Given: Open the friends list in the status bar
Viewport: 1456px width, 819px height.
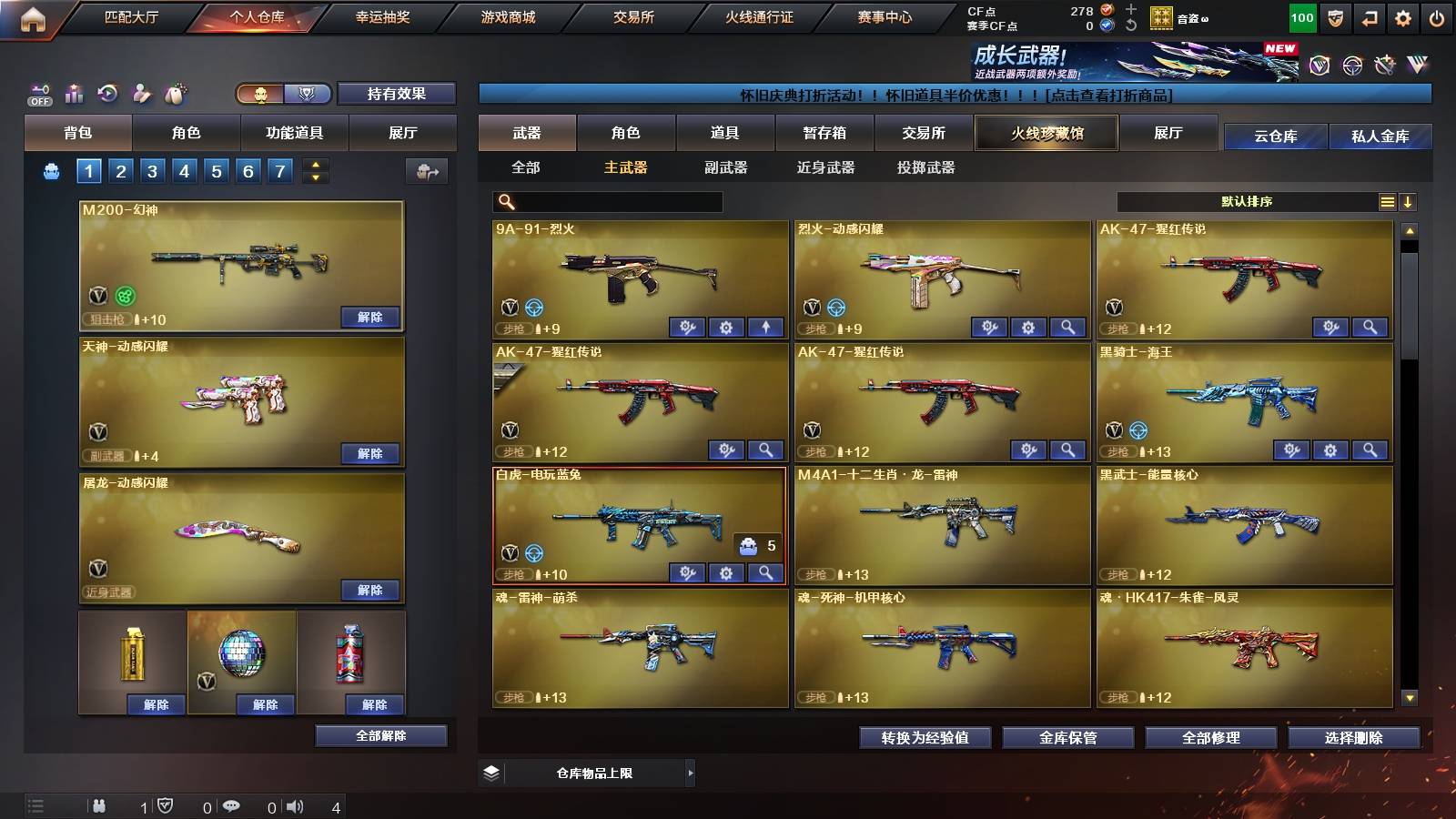Looking at the screenshot, I should 98,805.
